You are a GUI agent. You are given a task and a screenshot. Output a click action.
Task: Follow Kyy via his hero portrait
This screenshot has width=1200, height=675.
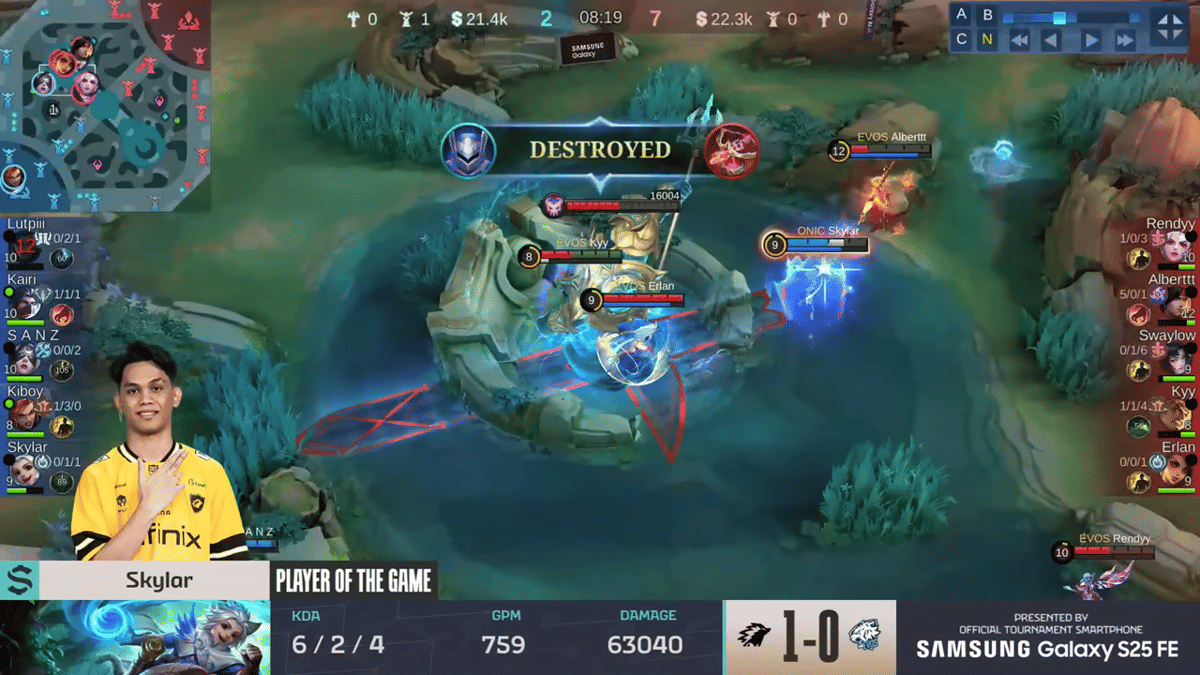point(1176,413)
